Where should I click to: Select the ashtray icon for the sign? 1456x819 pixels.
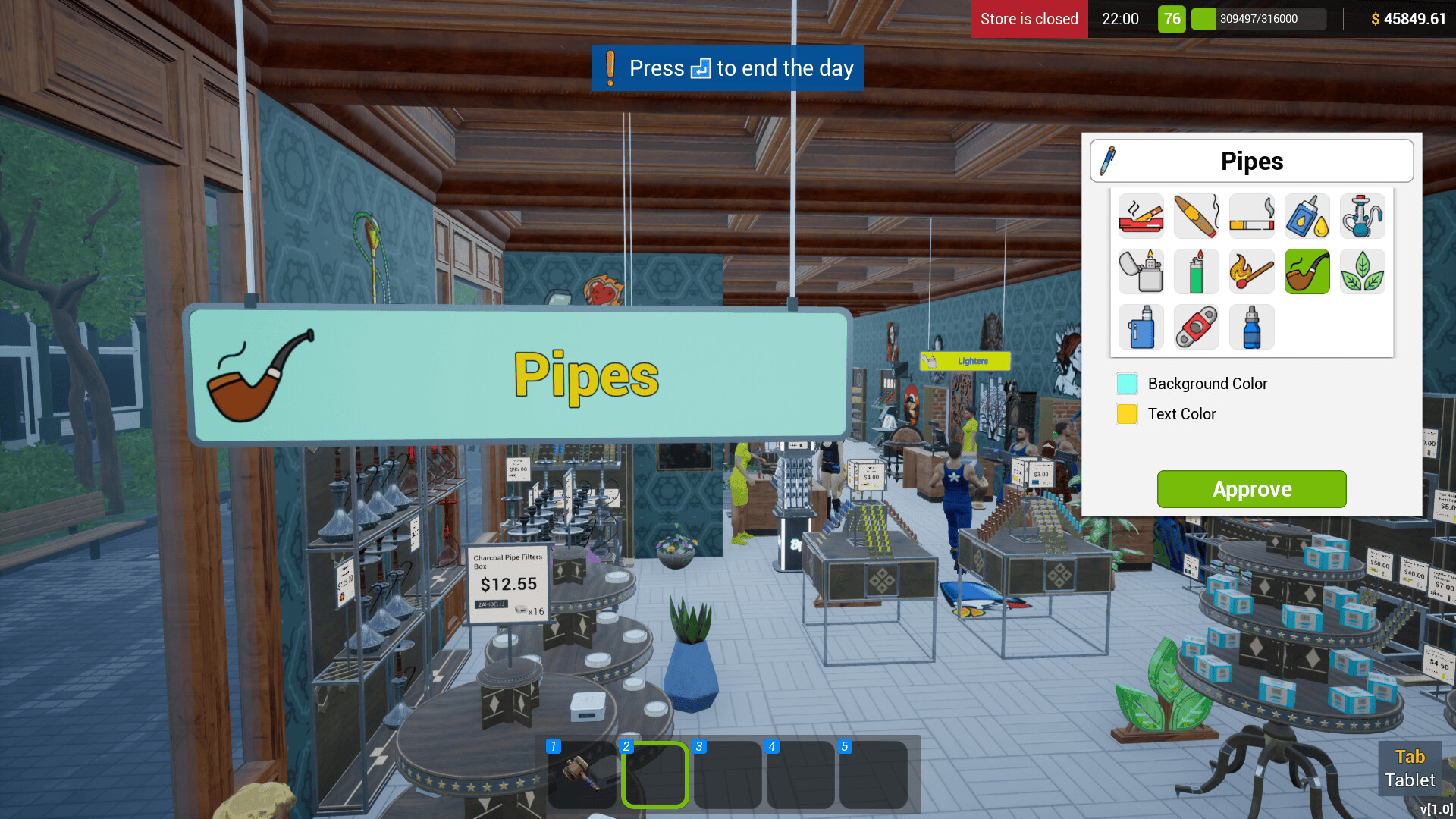point(1141,216)
